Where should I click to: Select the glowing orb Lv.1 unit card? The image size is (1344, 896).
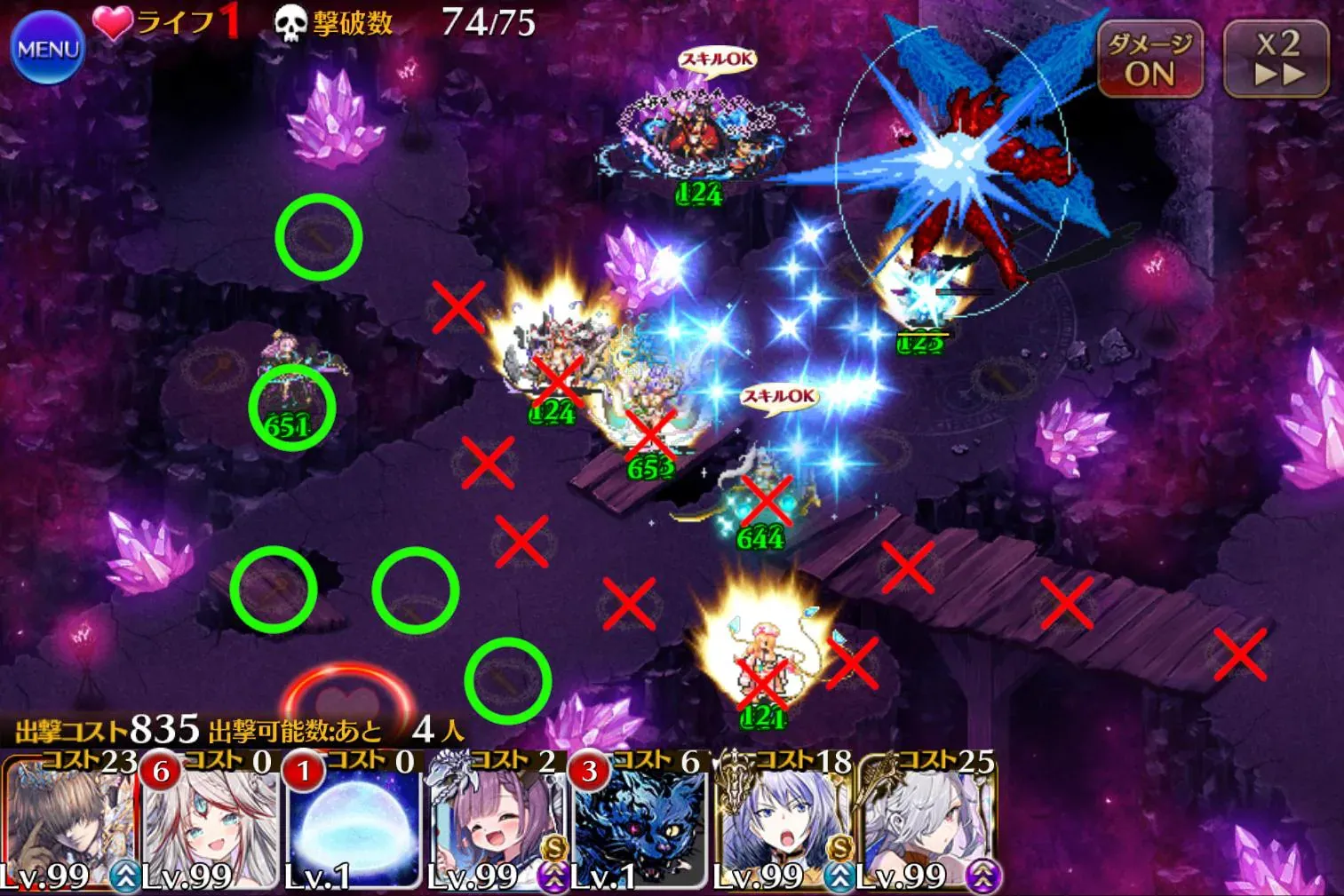[x=348, y=826]
